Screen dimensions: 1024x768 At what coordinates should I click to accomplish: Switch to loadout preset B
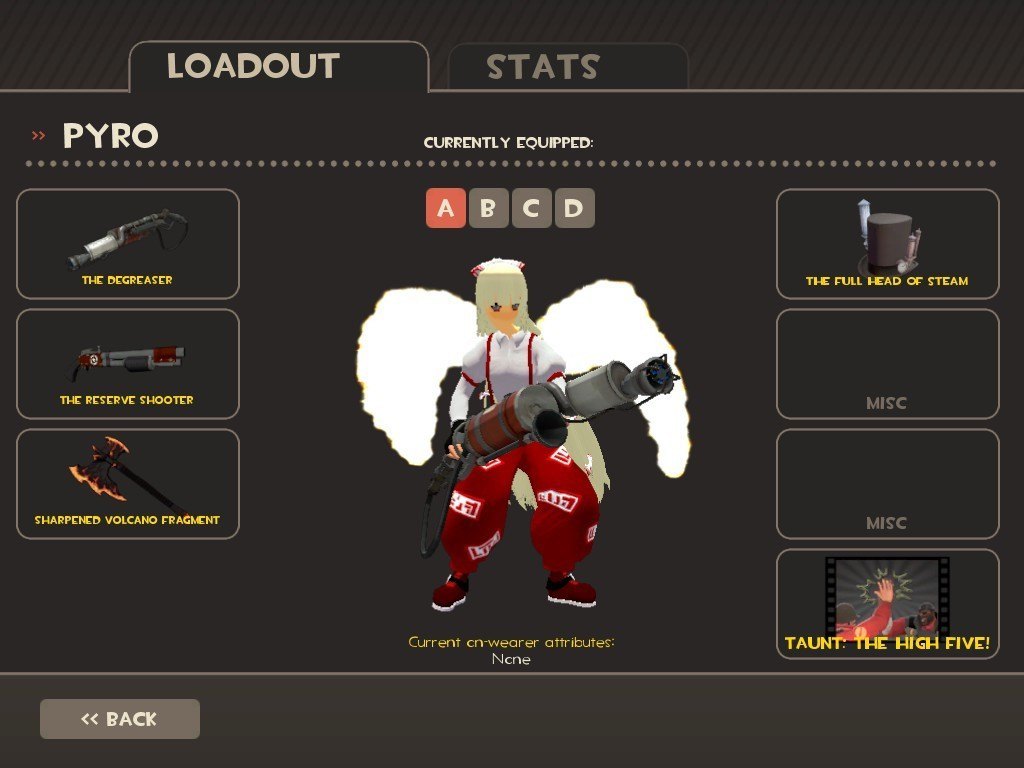click(489, 208)
